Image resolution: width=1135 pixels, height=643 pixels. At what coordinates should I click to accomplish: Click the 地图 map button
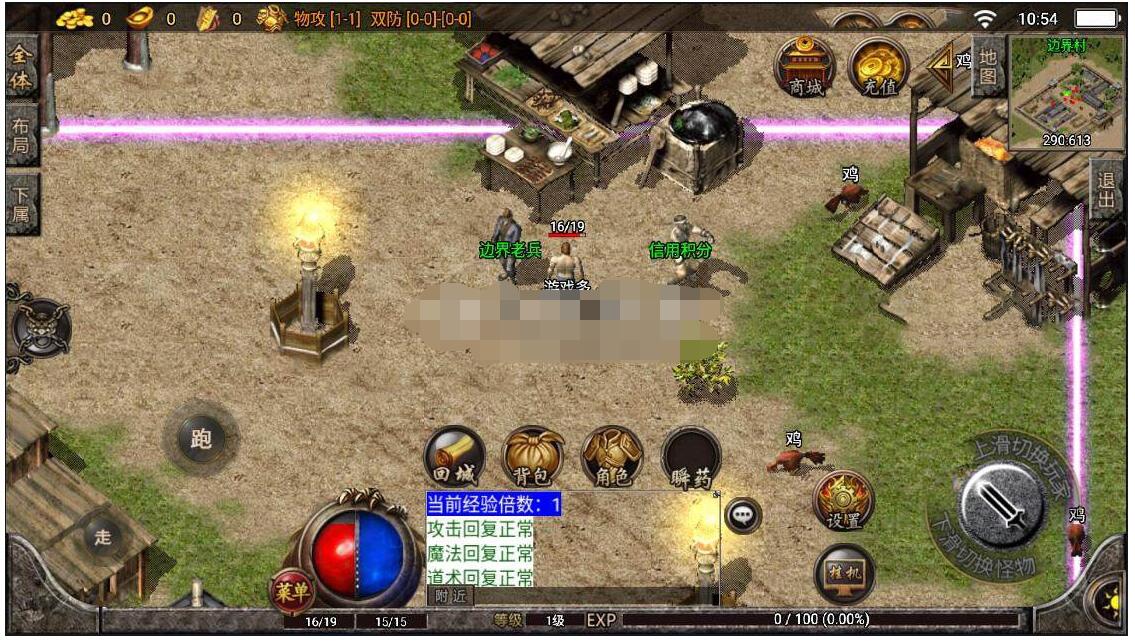tap(988, 66)
